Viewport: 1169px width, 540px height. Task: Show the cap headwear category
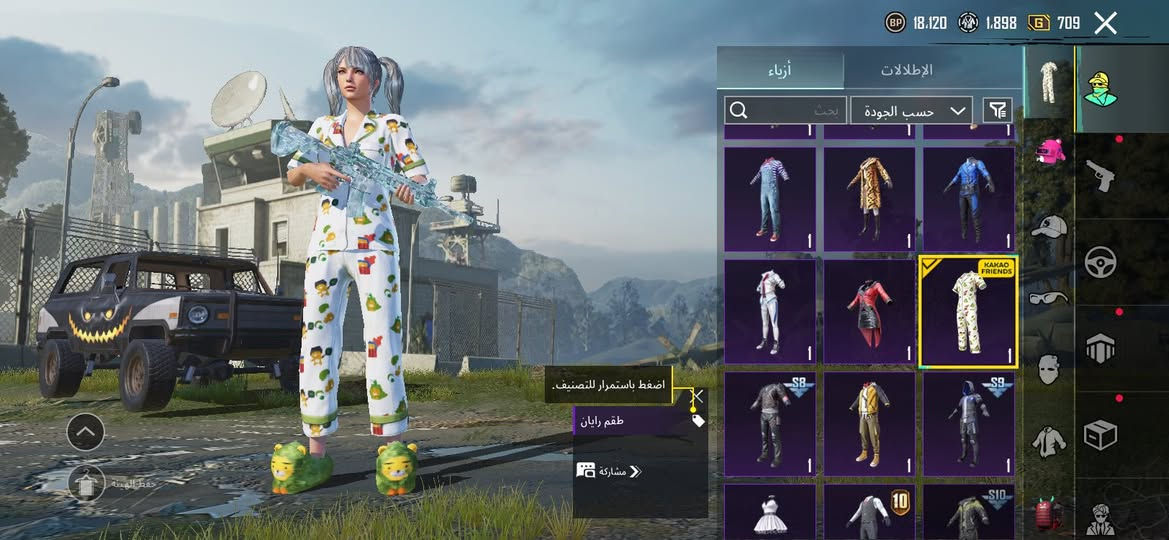tap(1048, 227)
